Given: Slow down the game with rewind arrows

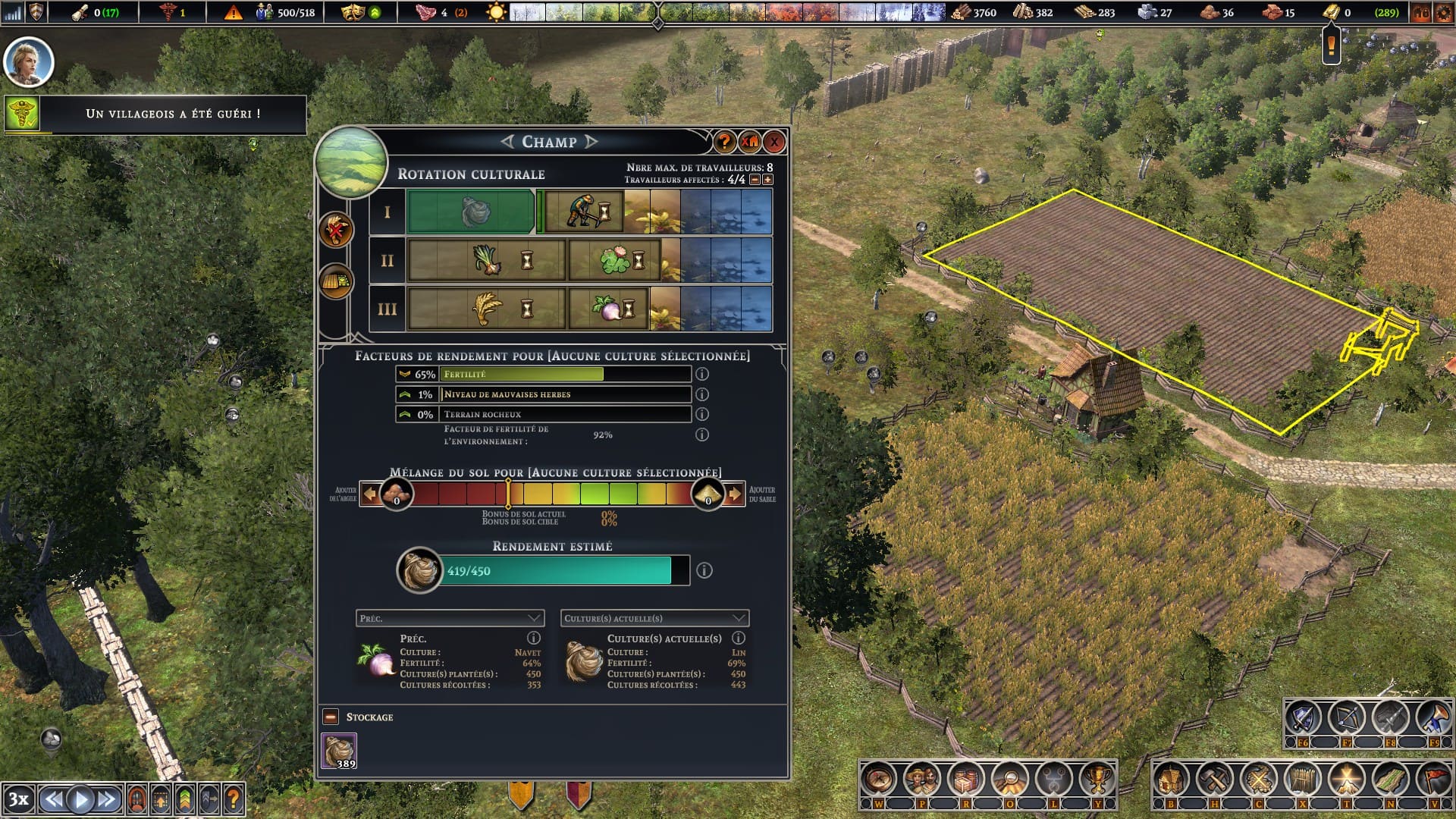Looking at the screenshot, I should (53, 799).
